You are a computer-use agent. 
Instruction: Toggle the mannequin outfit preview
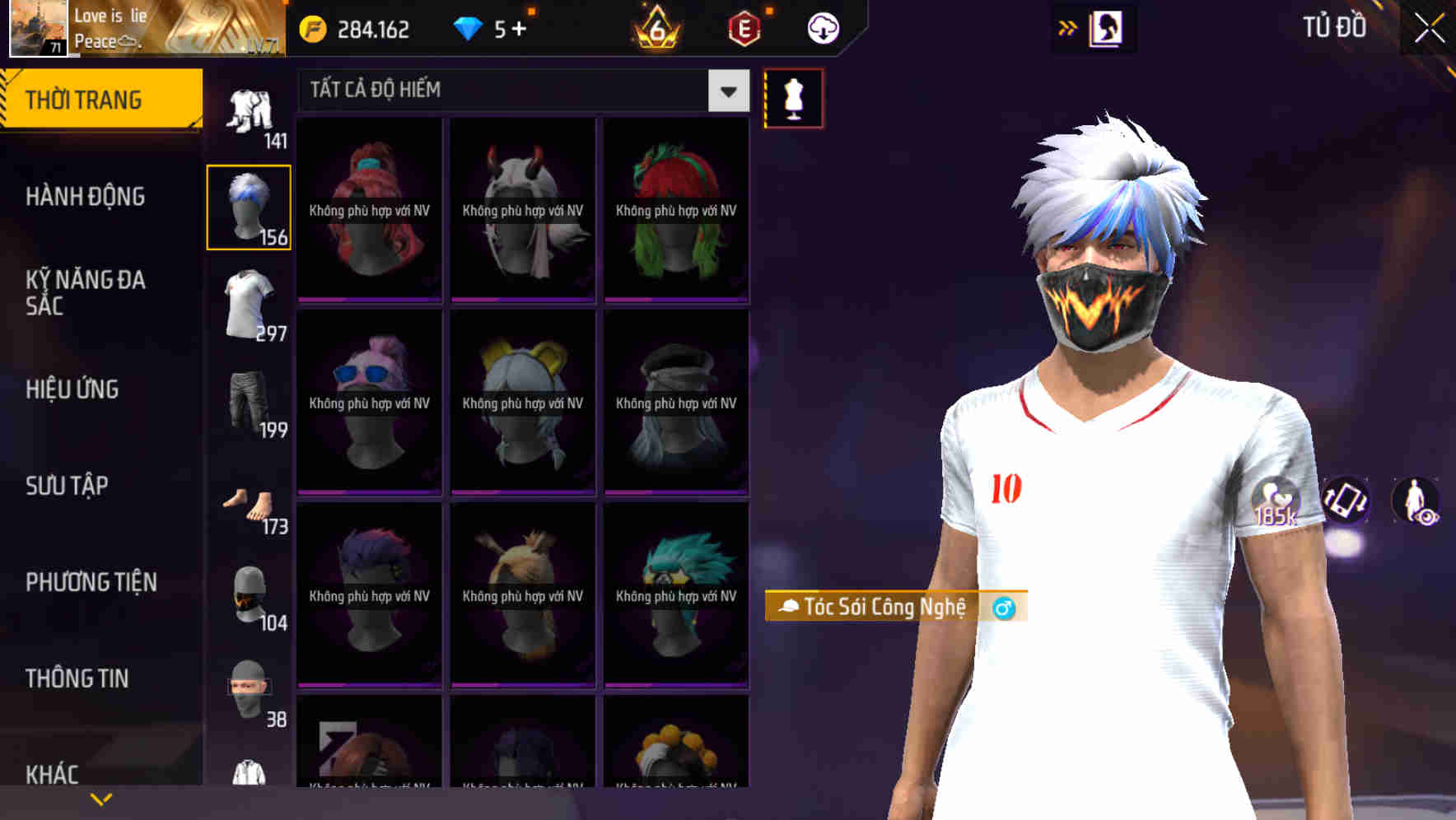793,97
